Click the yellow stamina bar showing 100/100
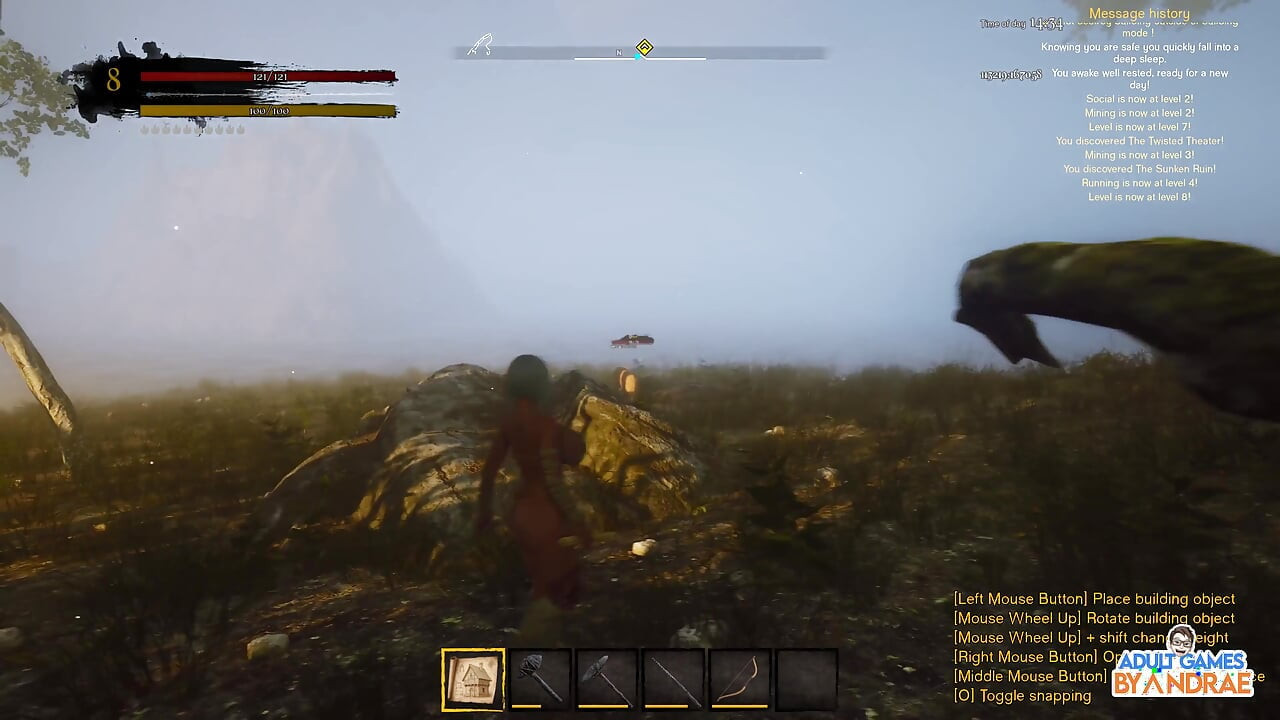This screenshot has width=1280, height=720. pyautogui.click(x=268, y=110)
